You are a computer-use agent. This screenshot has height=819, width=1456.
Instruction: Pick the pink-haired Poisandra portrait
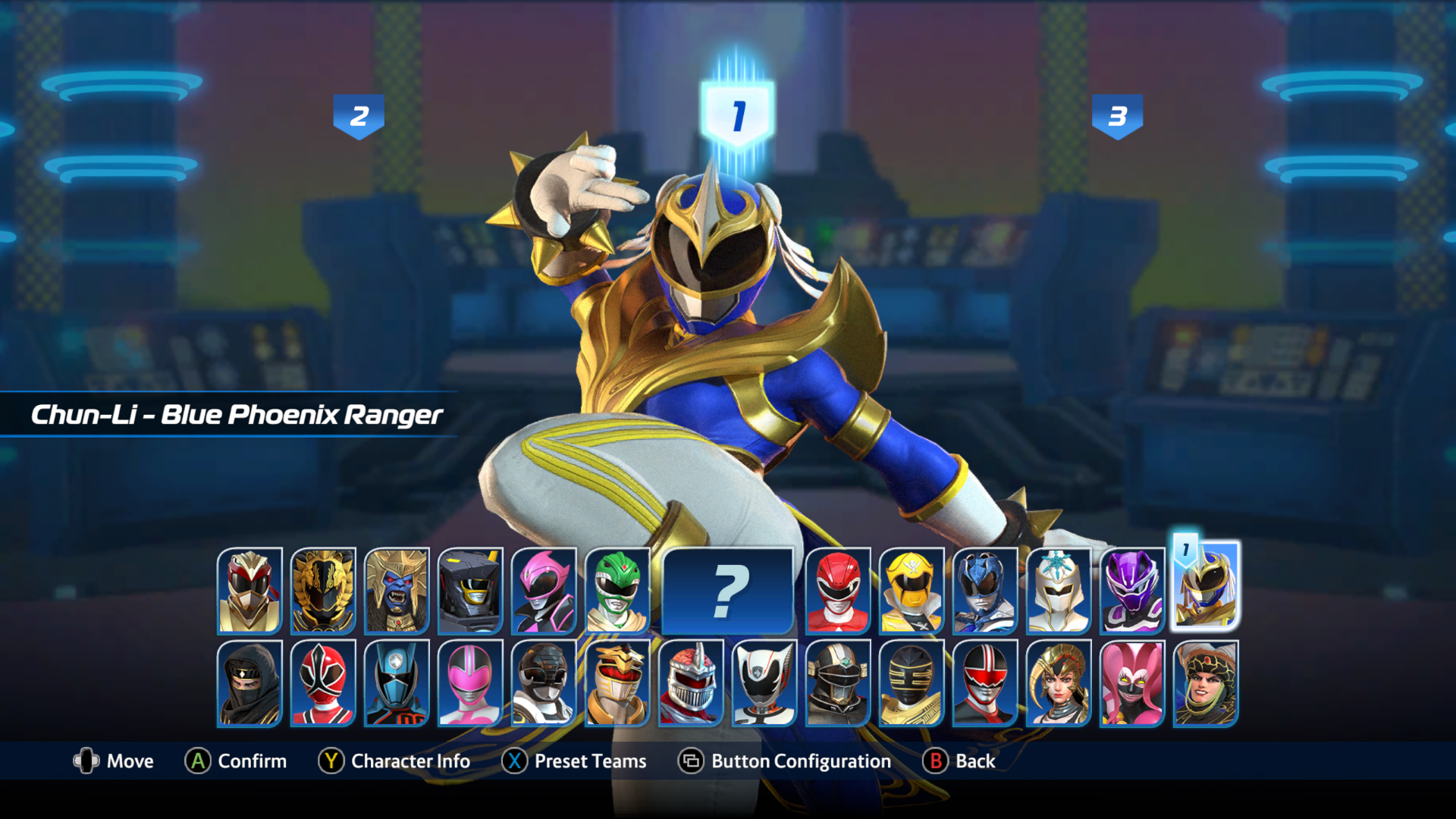pyautogui.click(x=1131, y=683)
